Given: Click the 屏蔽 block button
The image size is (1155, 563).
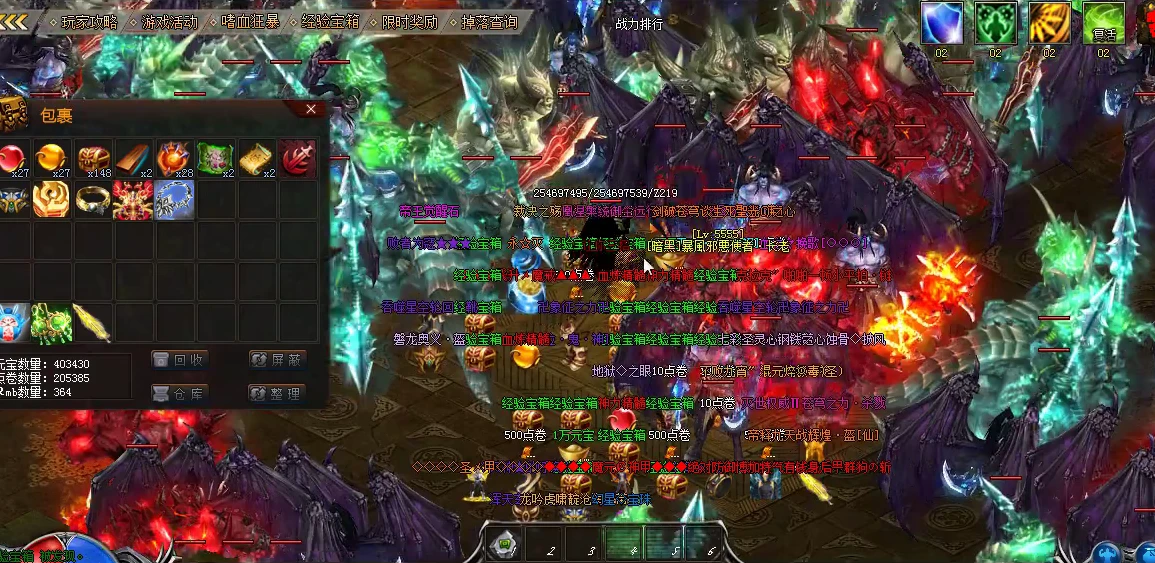Looking at the screenshot, I should (277, 360).
